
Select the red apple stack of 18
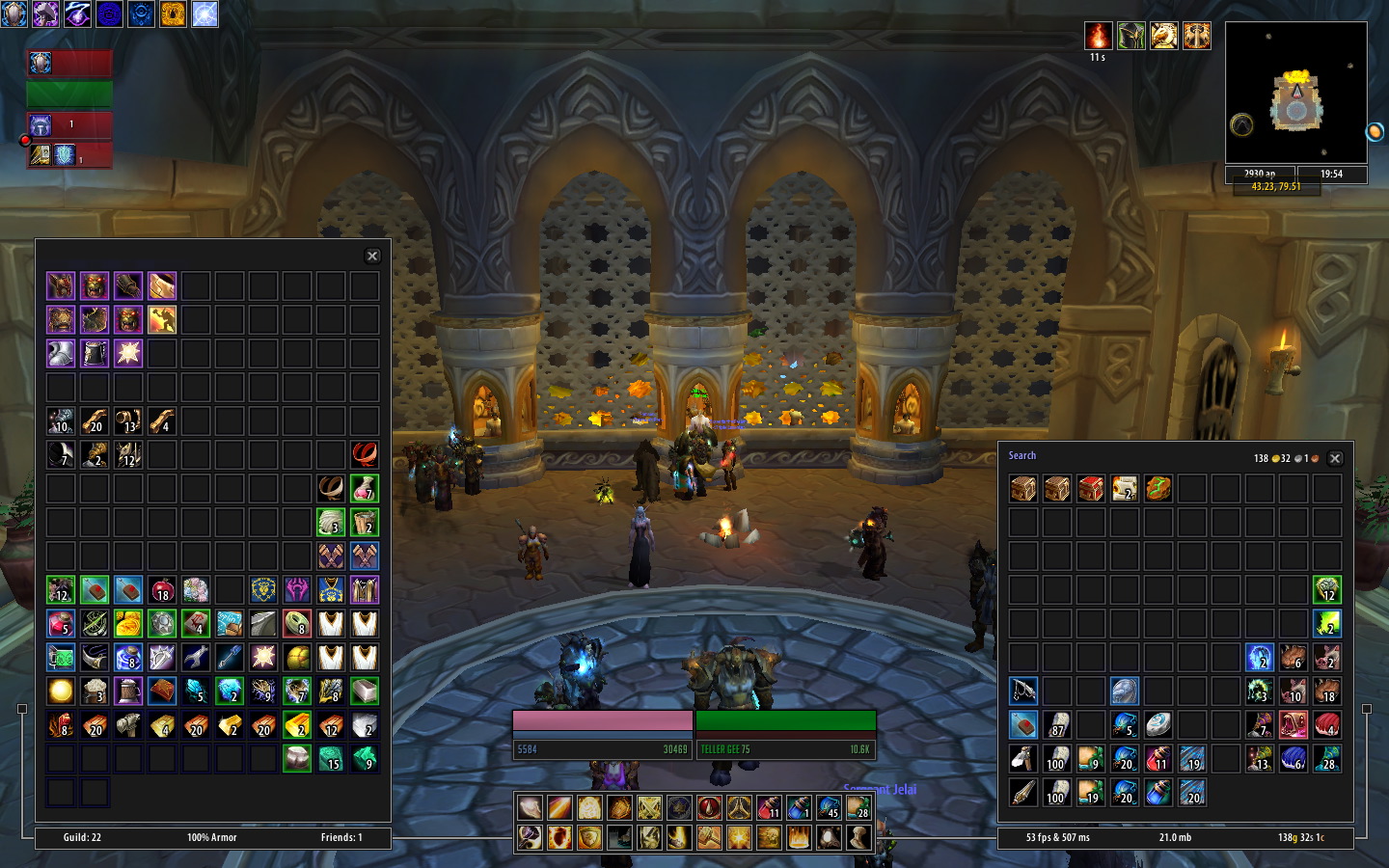click(x=161, y=589)
